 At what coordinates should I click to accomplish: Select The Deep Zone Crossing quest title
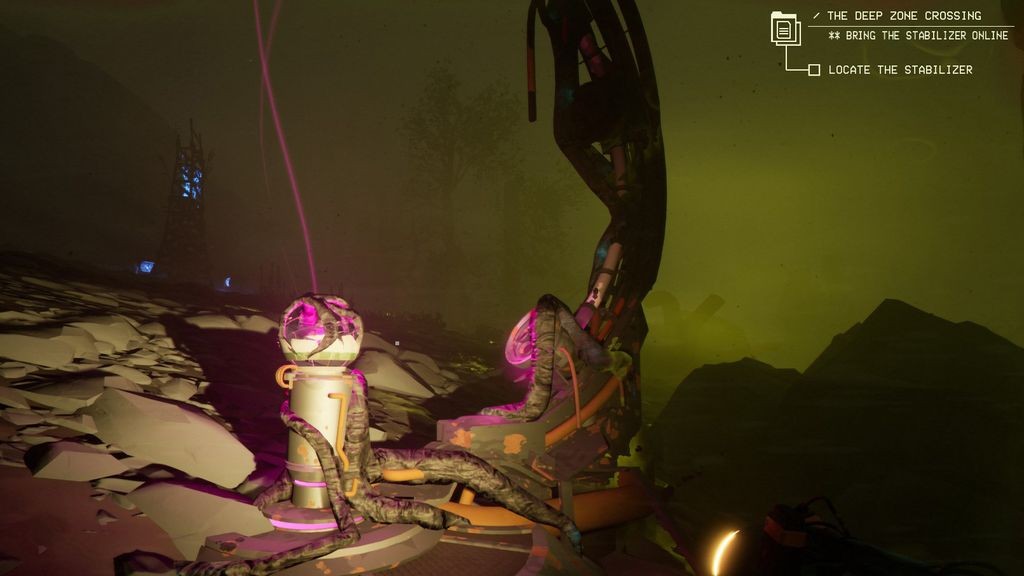[x=903, y=16]
